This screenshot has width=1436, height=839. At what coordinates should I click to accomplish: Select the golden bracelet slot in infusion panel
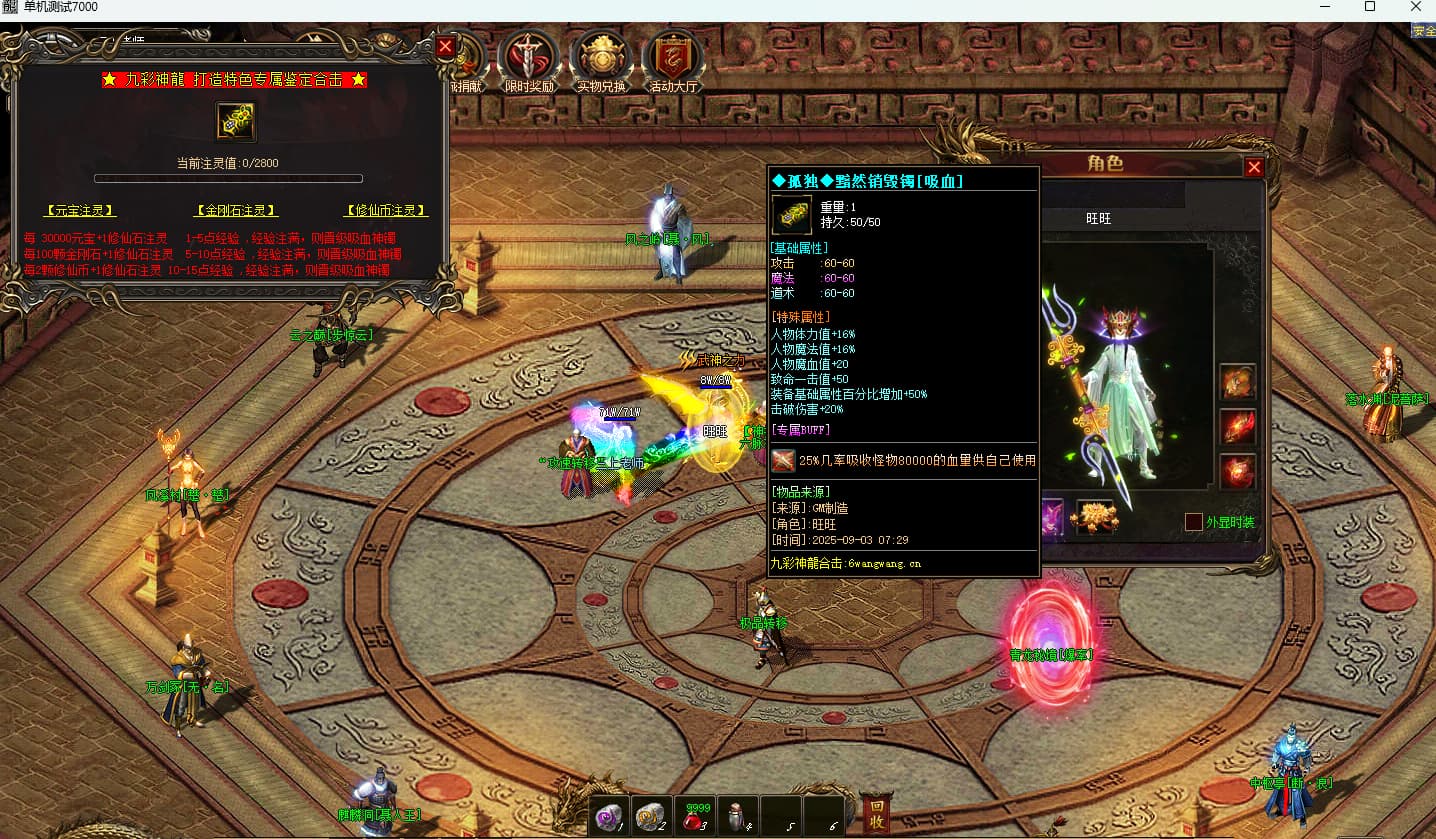point(236,122)
